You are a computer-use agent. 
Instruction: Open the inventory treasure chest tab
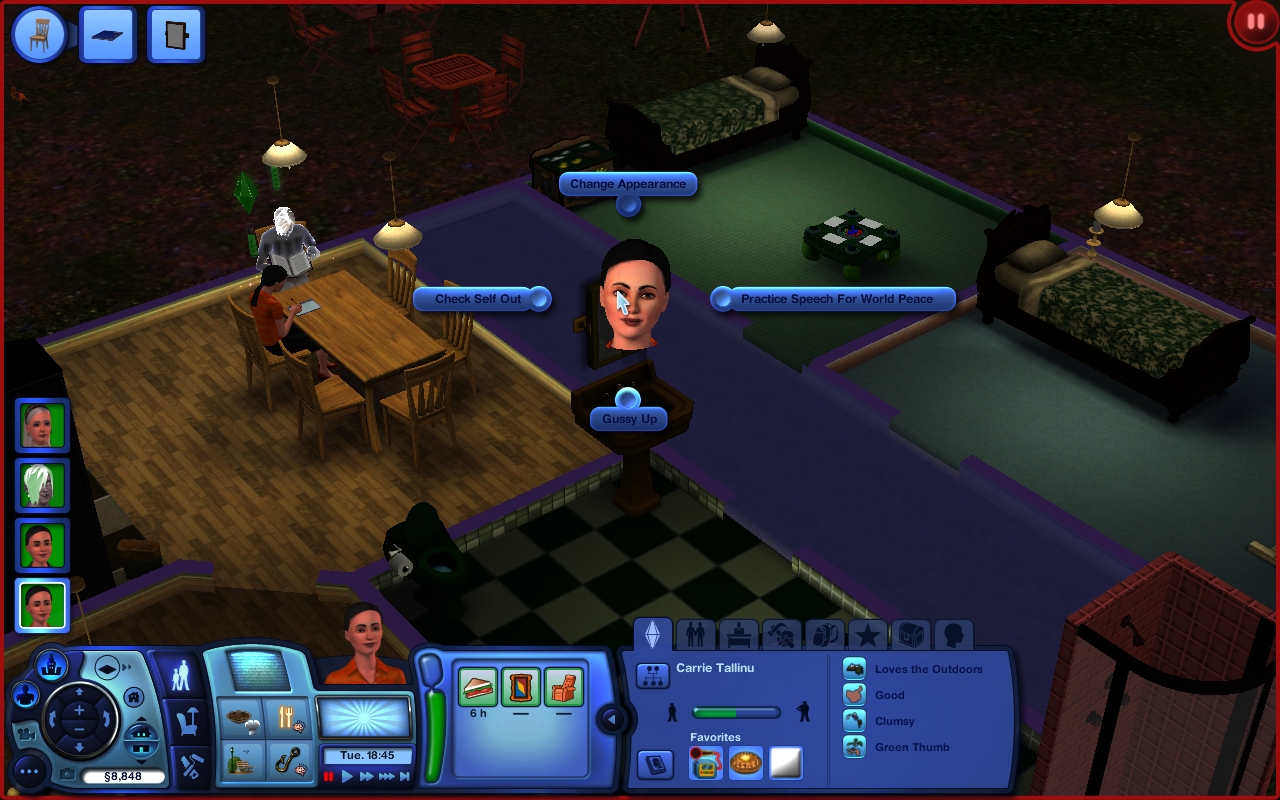(911, 635)
